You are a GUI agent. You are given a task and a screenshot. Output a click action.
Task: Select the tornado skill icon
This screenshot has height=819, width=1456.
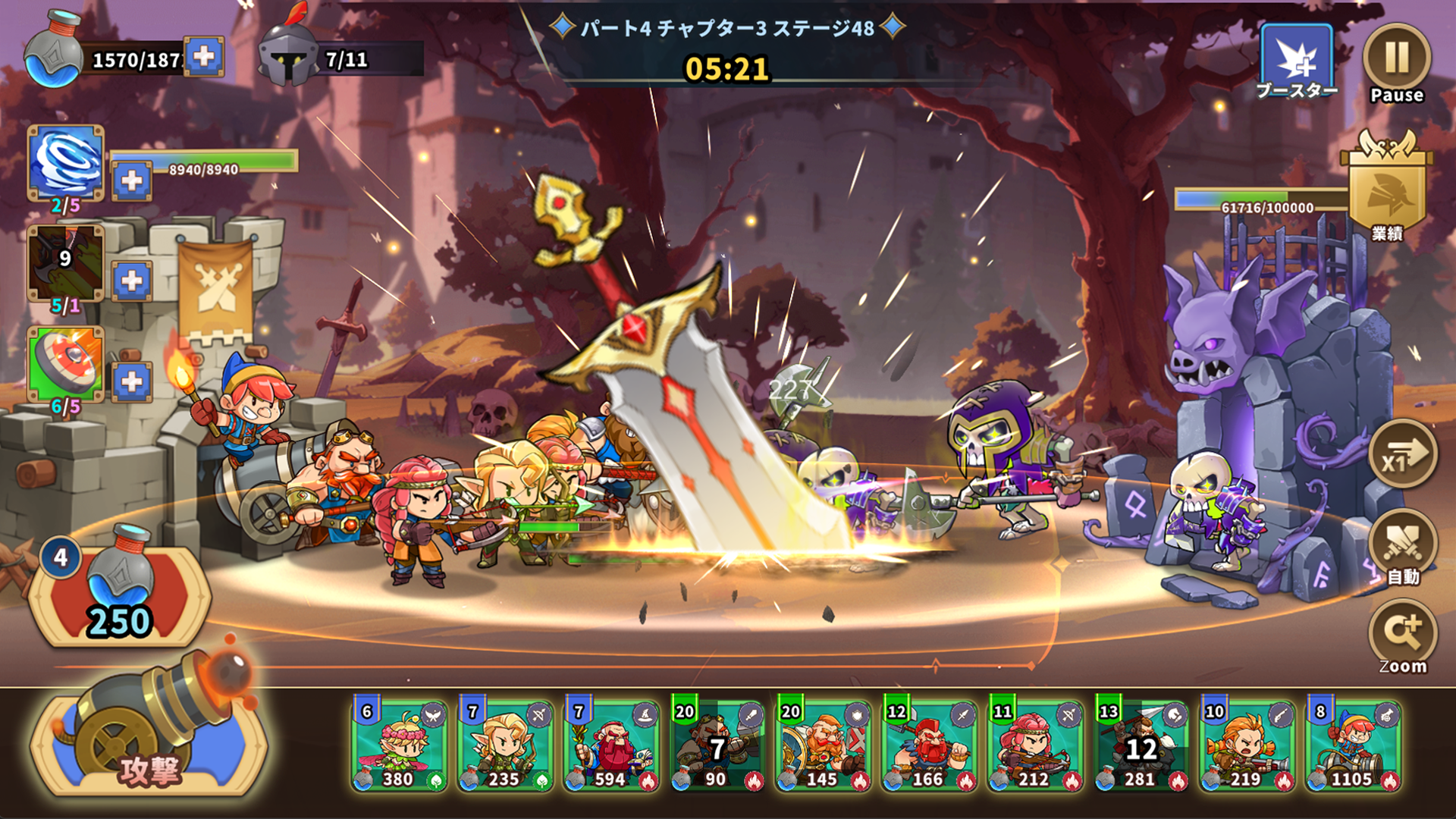[x=64, y=161]
